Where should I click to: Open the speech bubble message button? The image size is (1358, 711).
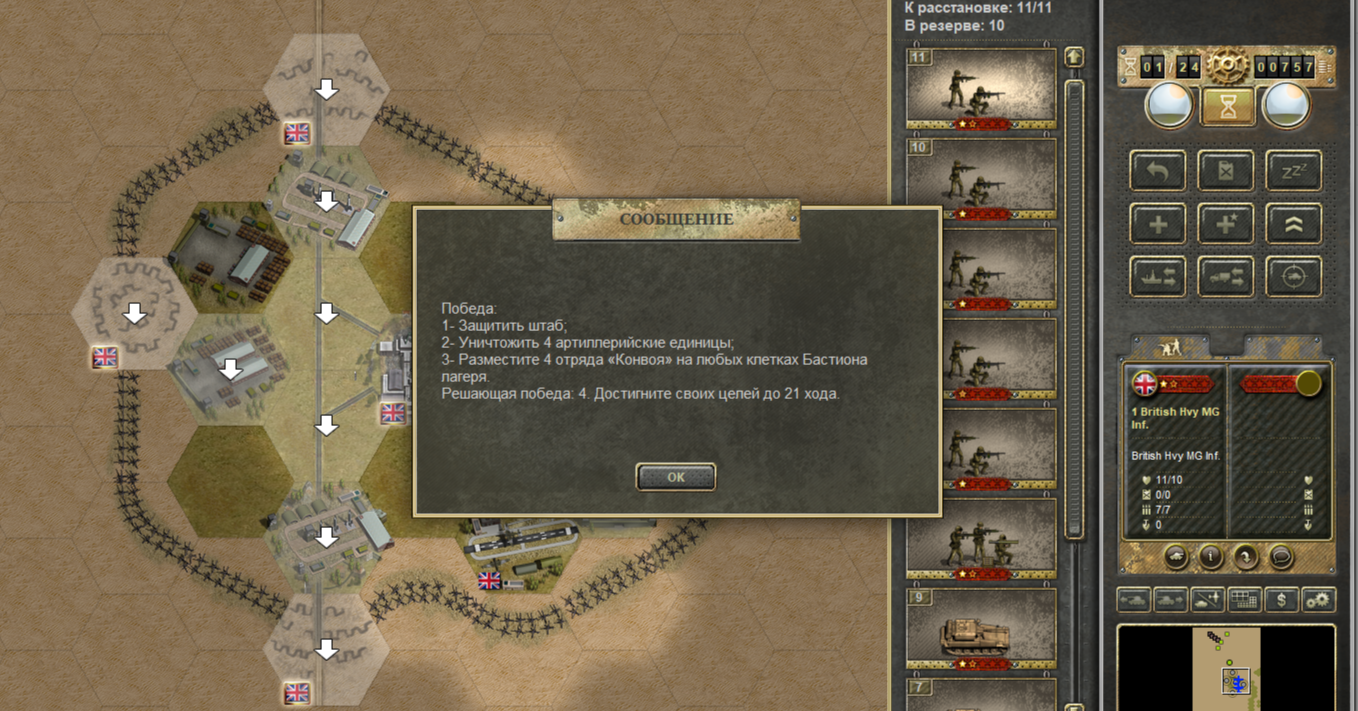[x=1281, y=557]
